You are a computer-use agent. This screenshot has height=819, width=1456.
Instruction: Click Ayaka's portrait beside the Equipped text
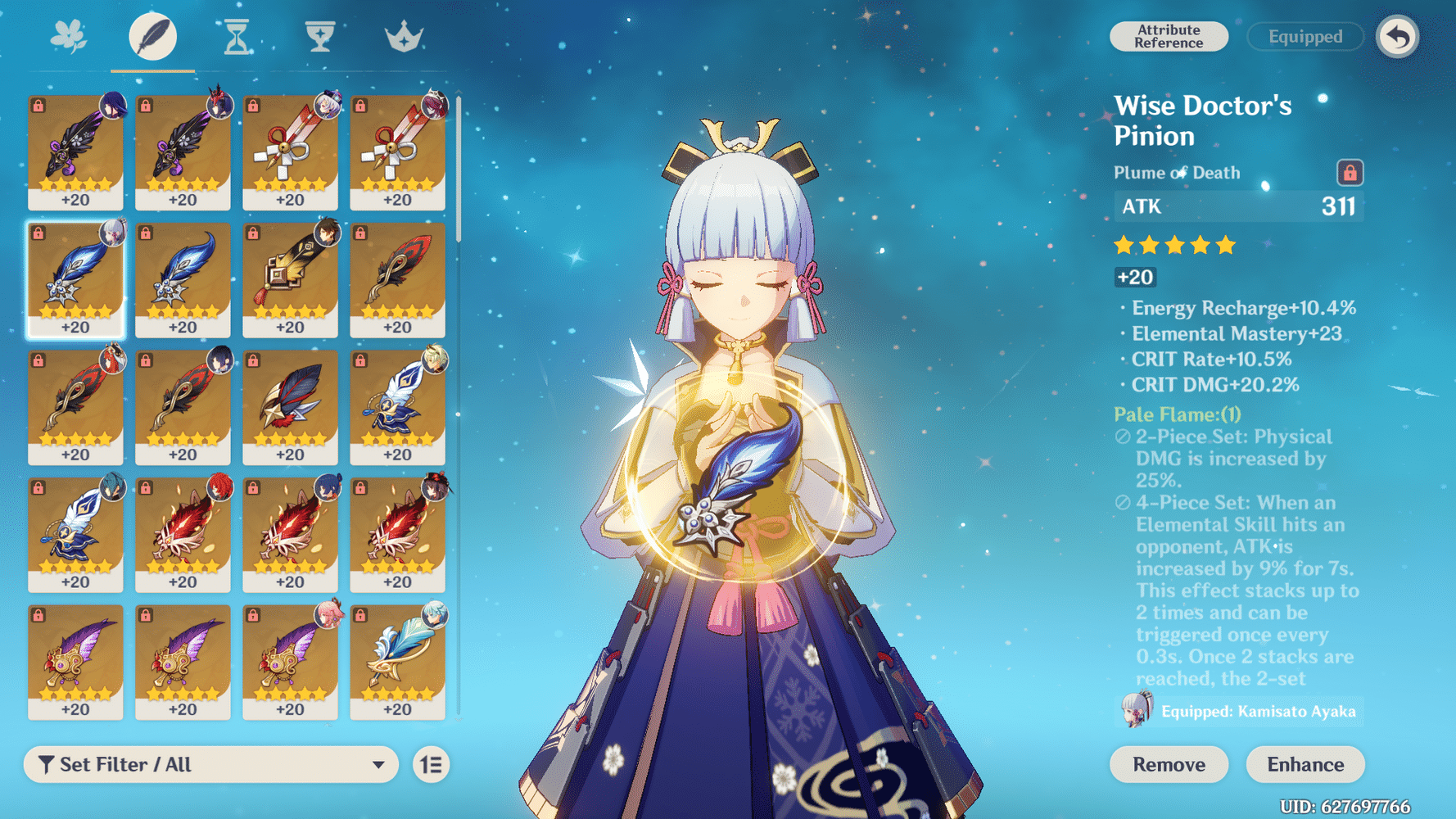tap(1137, 712)
